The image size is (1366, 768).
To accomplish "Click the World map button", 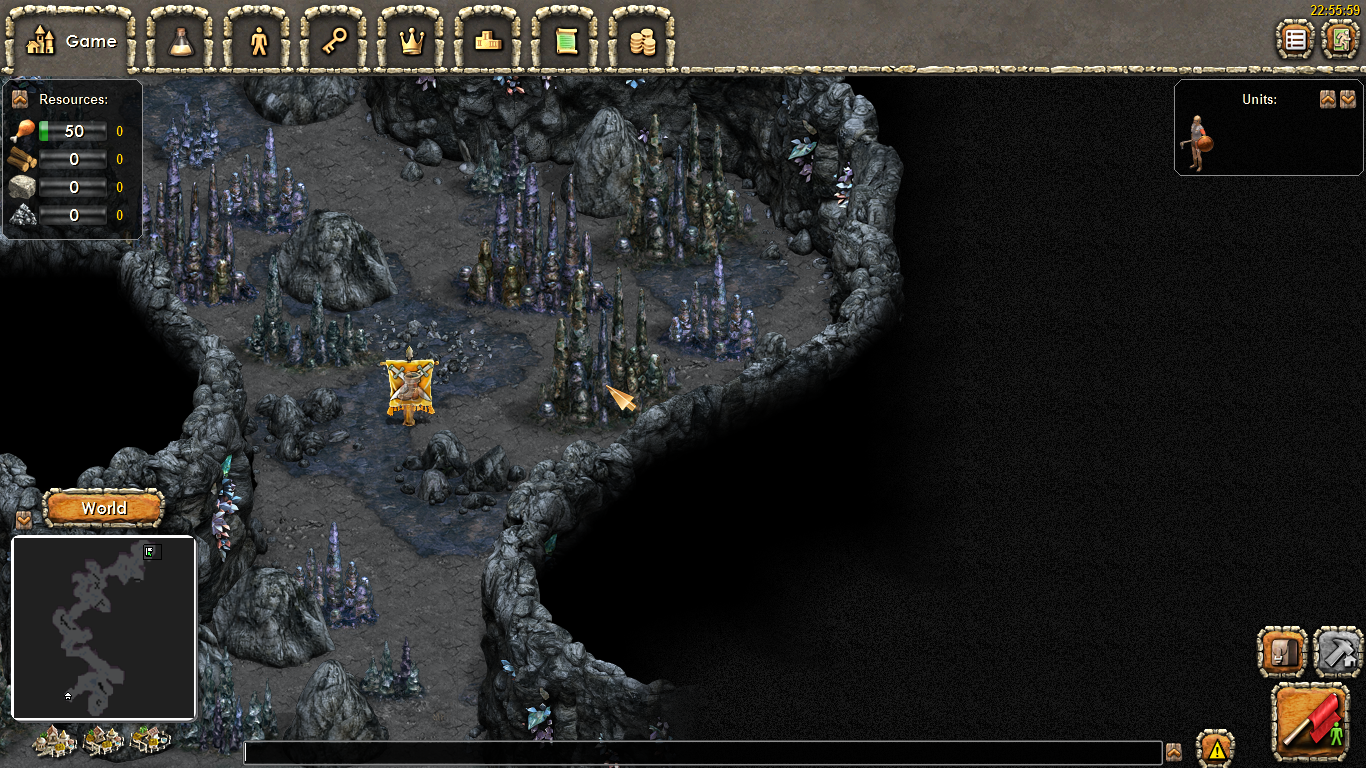I will [104, 508].
